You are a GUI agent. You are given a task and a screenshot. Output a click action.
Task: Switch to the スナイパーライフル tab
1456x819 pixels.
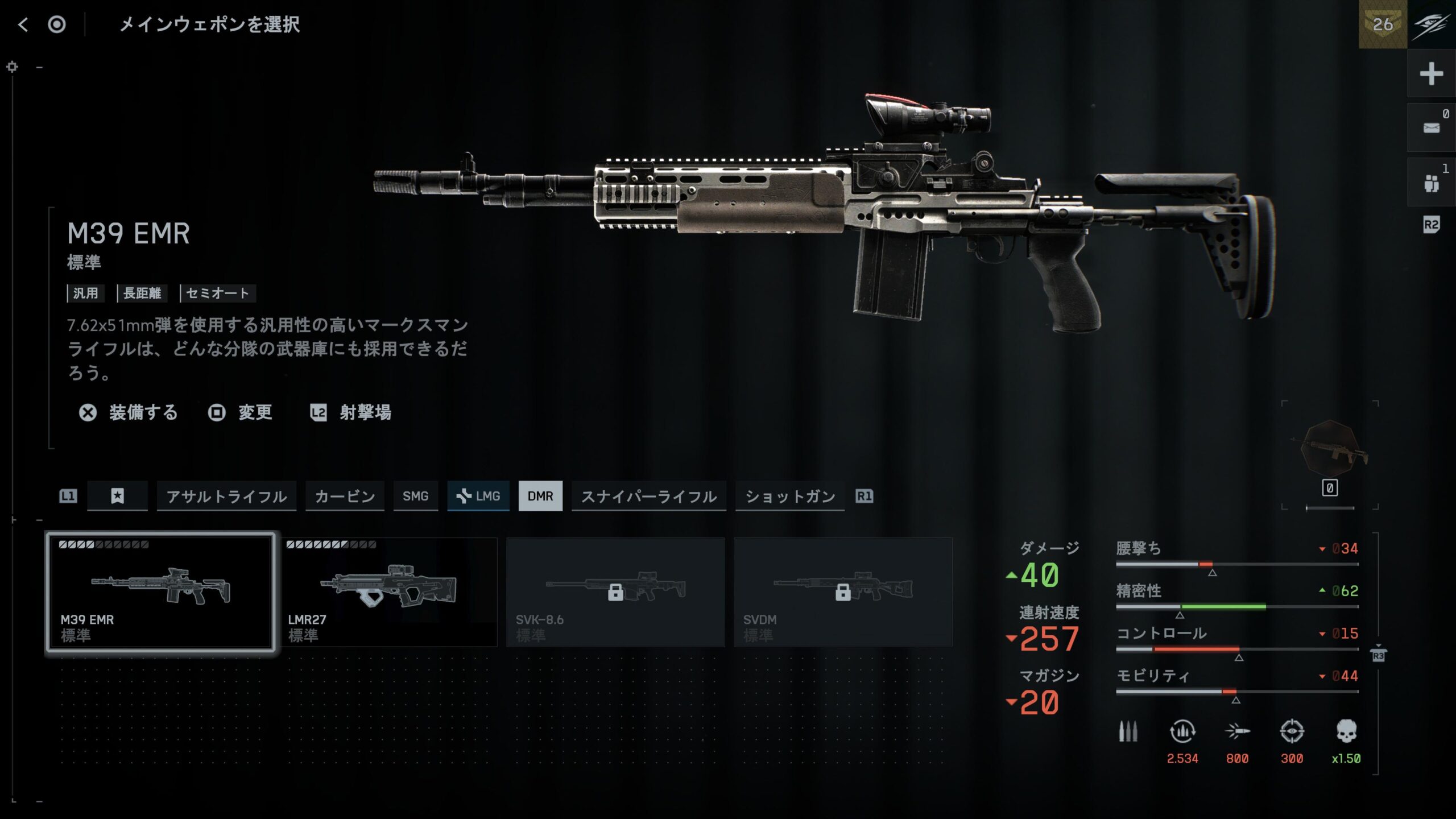coord(648,496)
